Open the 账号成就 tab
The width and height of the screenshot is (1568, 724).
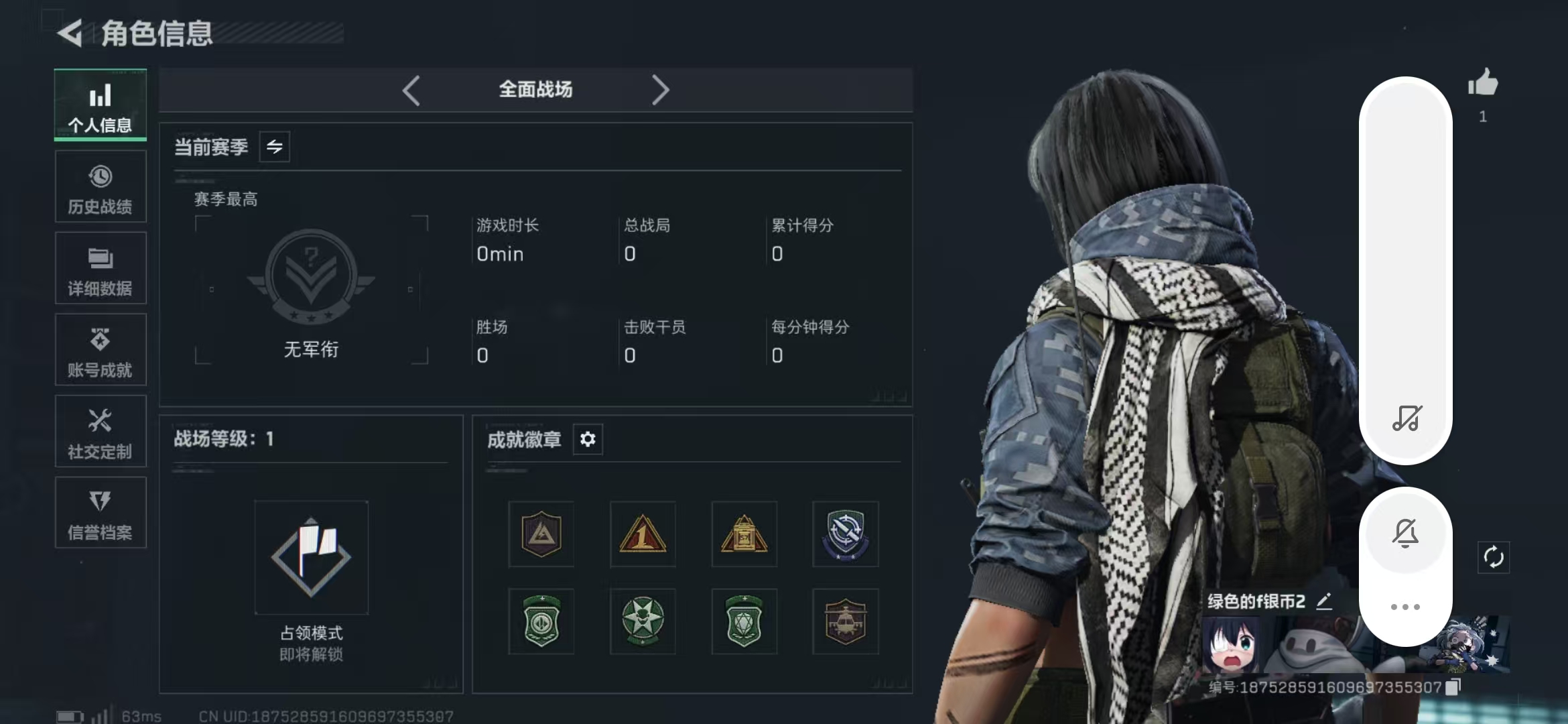pyautogui.click(x=101, y=350)
